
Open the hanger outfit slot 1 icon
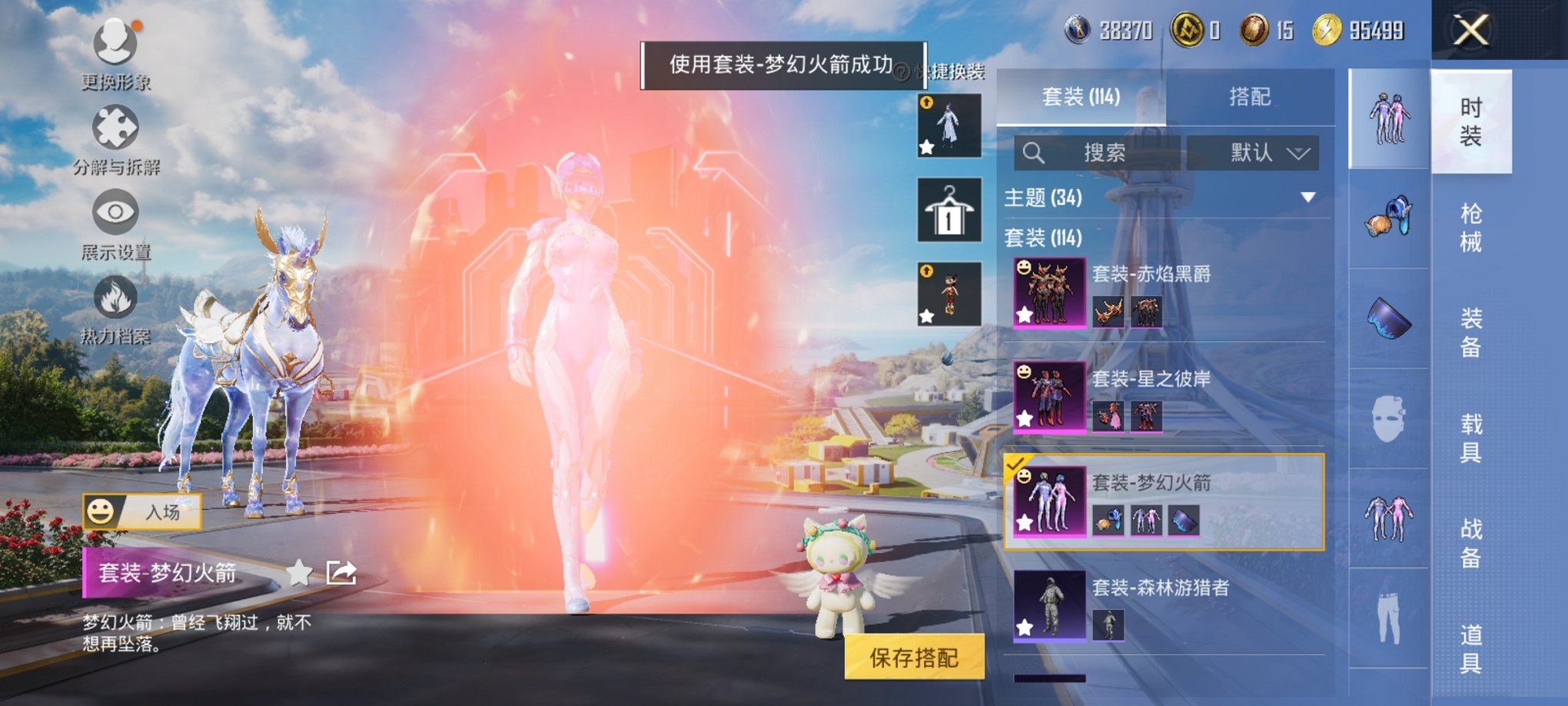pyautogui.click(x=948, y=211)
